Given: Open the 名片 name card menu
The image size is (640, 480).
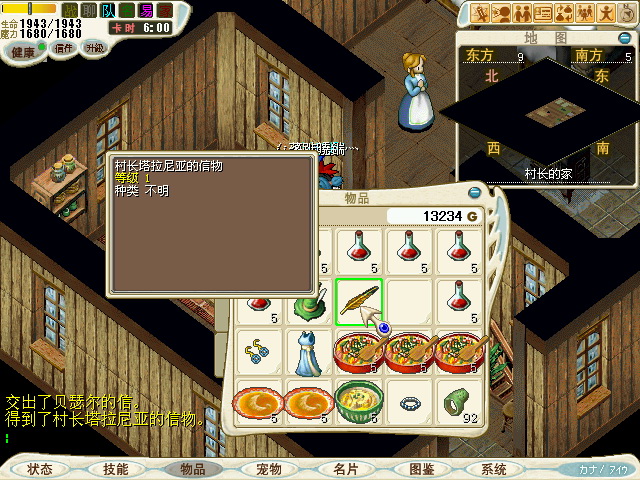Looking at the screenshot, I should pos(345,468).
